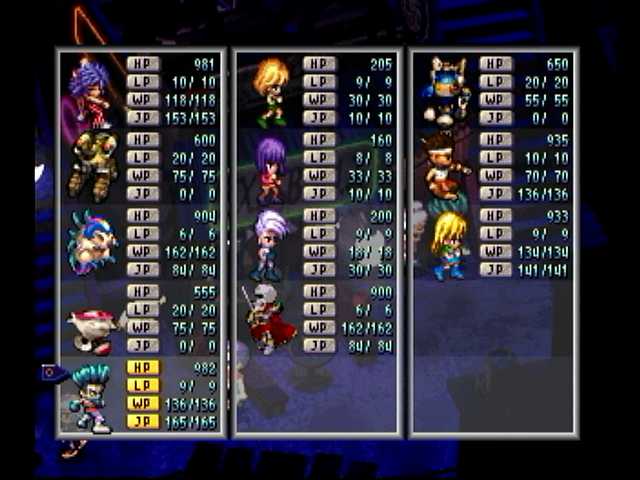The width and height of the screenshot is (640, 480).
Task: Select the red-caped skeleton with 900 HP
Action: (268, 320)
